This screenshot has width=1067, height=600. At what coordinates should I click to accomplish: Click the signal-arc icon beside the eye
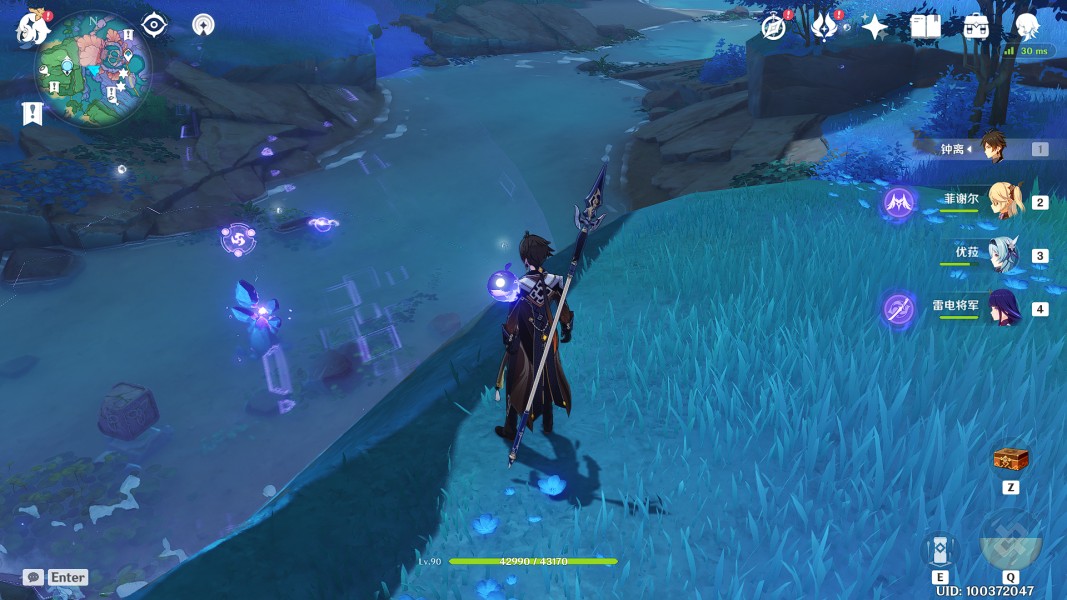(x=203, y=25)
